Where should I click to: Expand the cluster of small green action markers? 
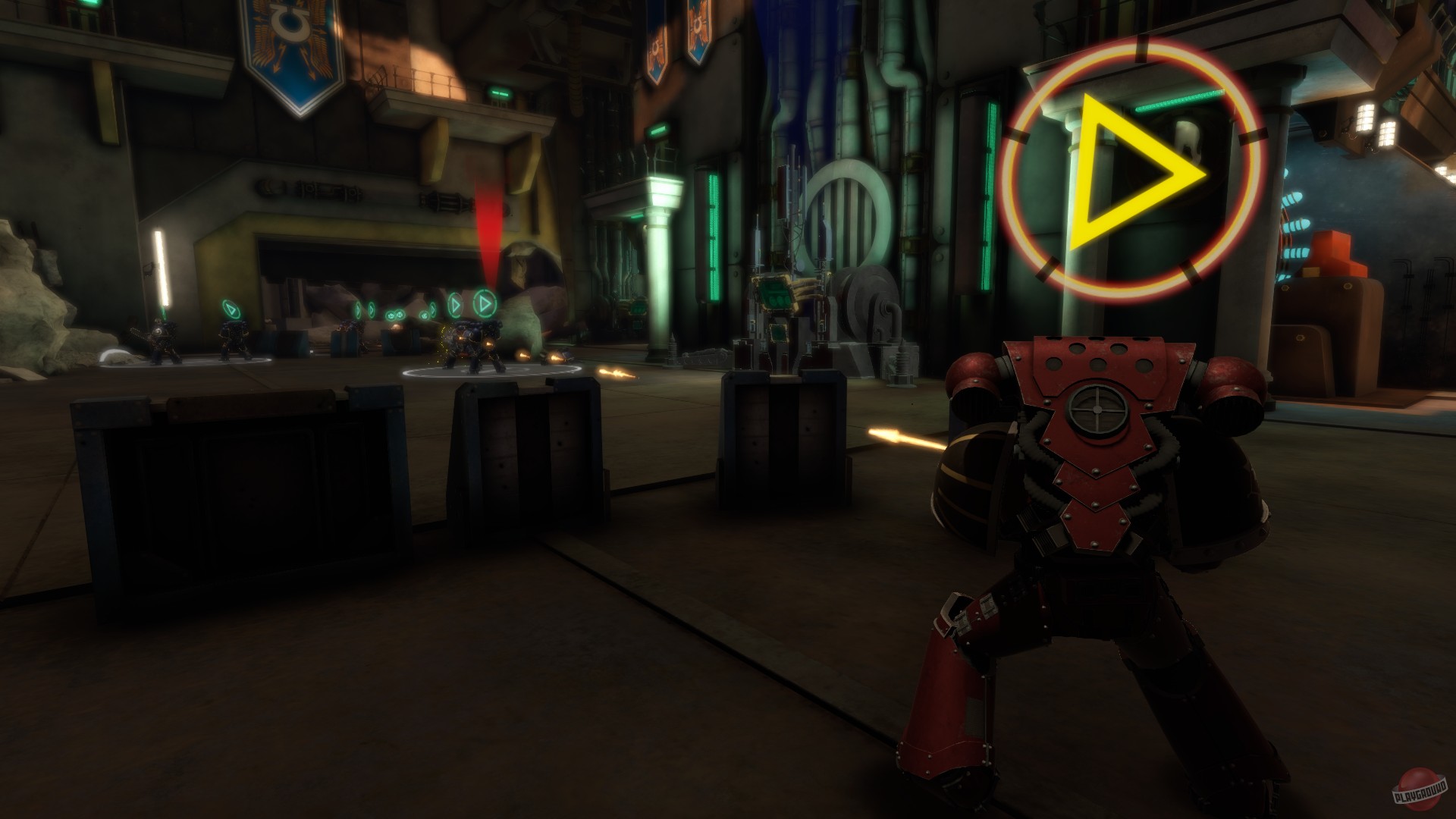point(398,313)
